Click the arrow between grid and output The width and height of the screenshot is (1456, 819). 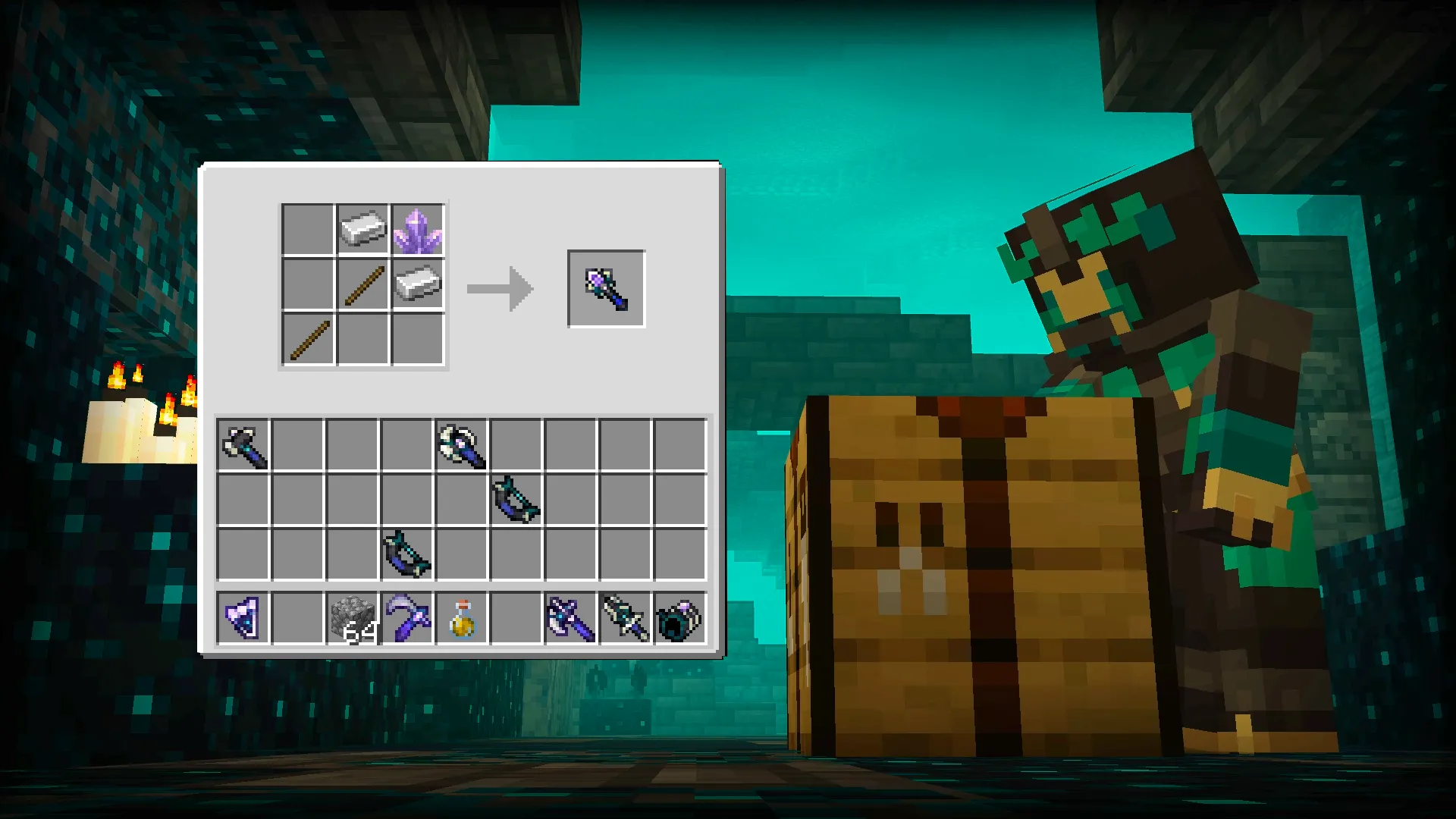[500, 288]
